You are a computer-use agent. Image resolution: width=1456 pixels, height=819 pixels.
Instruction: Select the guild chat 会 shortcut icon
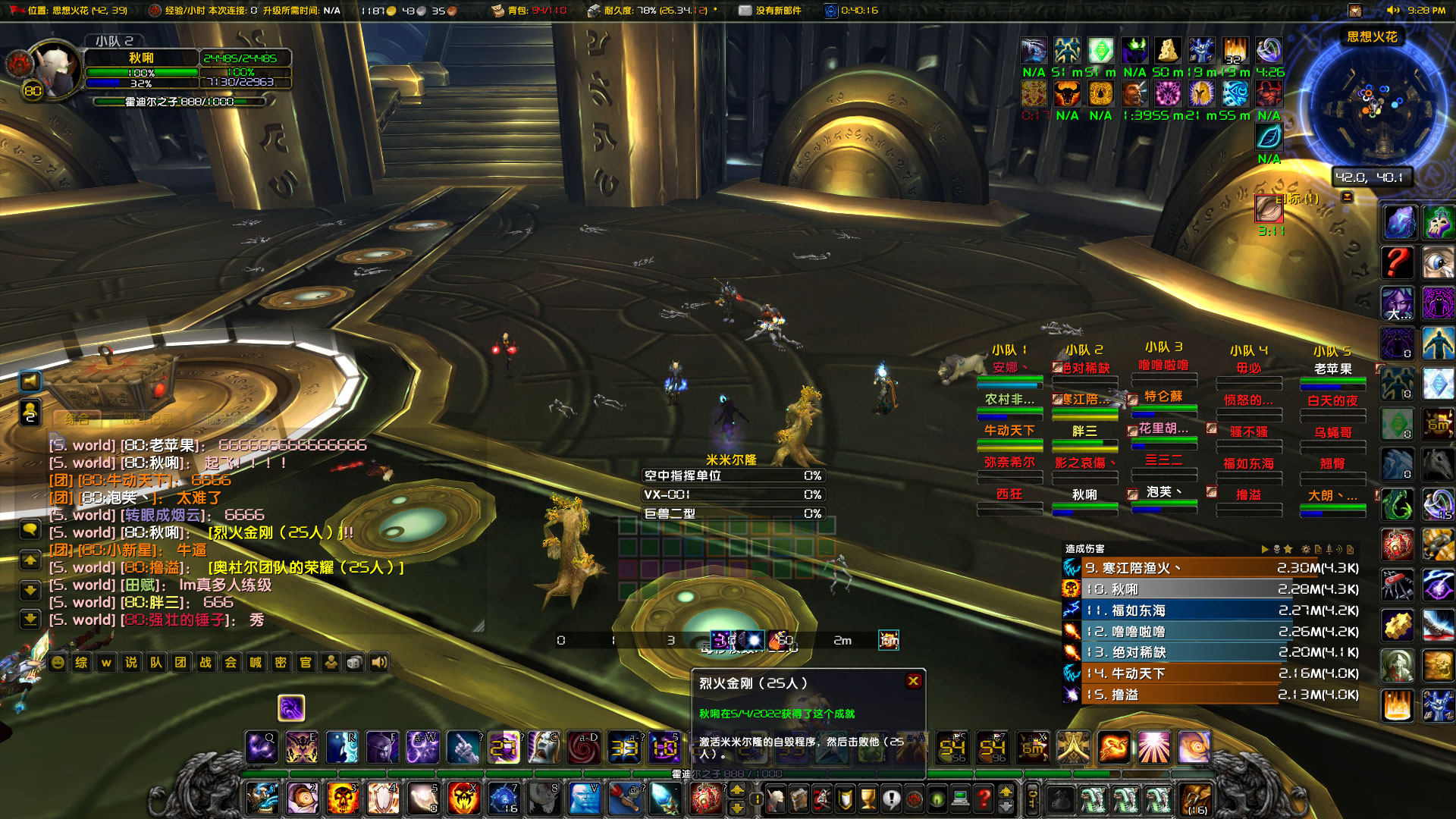pos(229,662)
